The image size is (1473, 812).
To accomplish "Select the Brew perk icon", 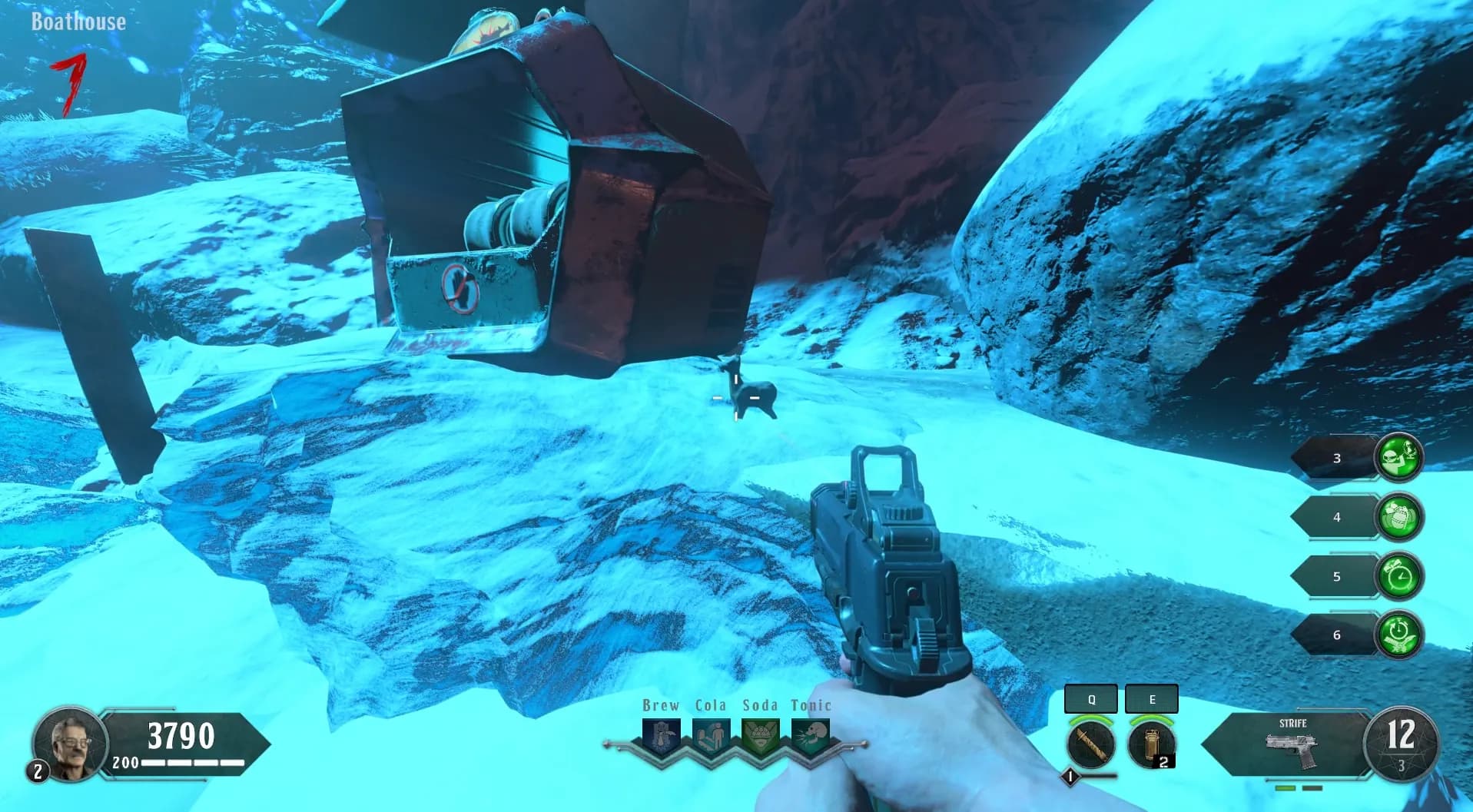I will coord(661,736).
